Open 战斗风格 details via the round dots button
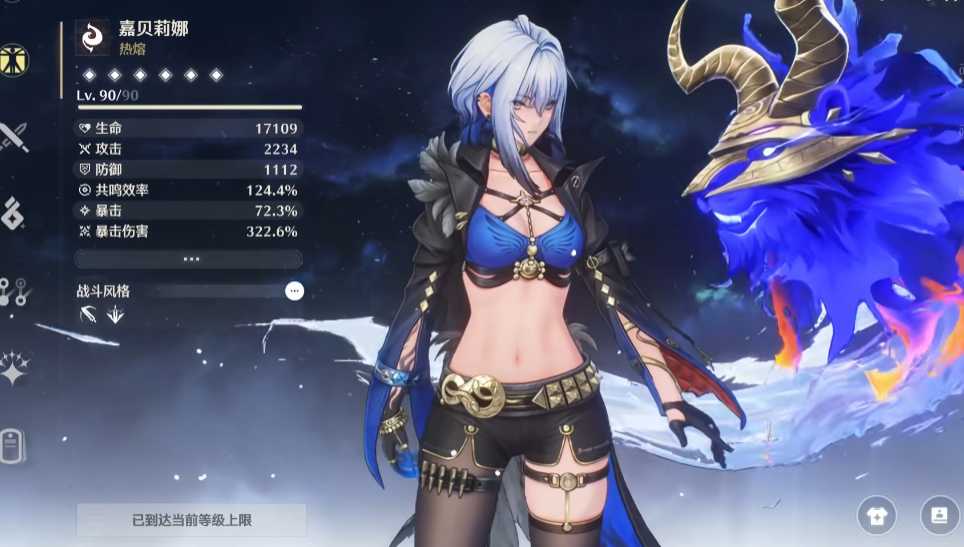The image size is (964, 547). coord(294,291)
